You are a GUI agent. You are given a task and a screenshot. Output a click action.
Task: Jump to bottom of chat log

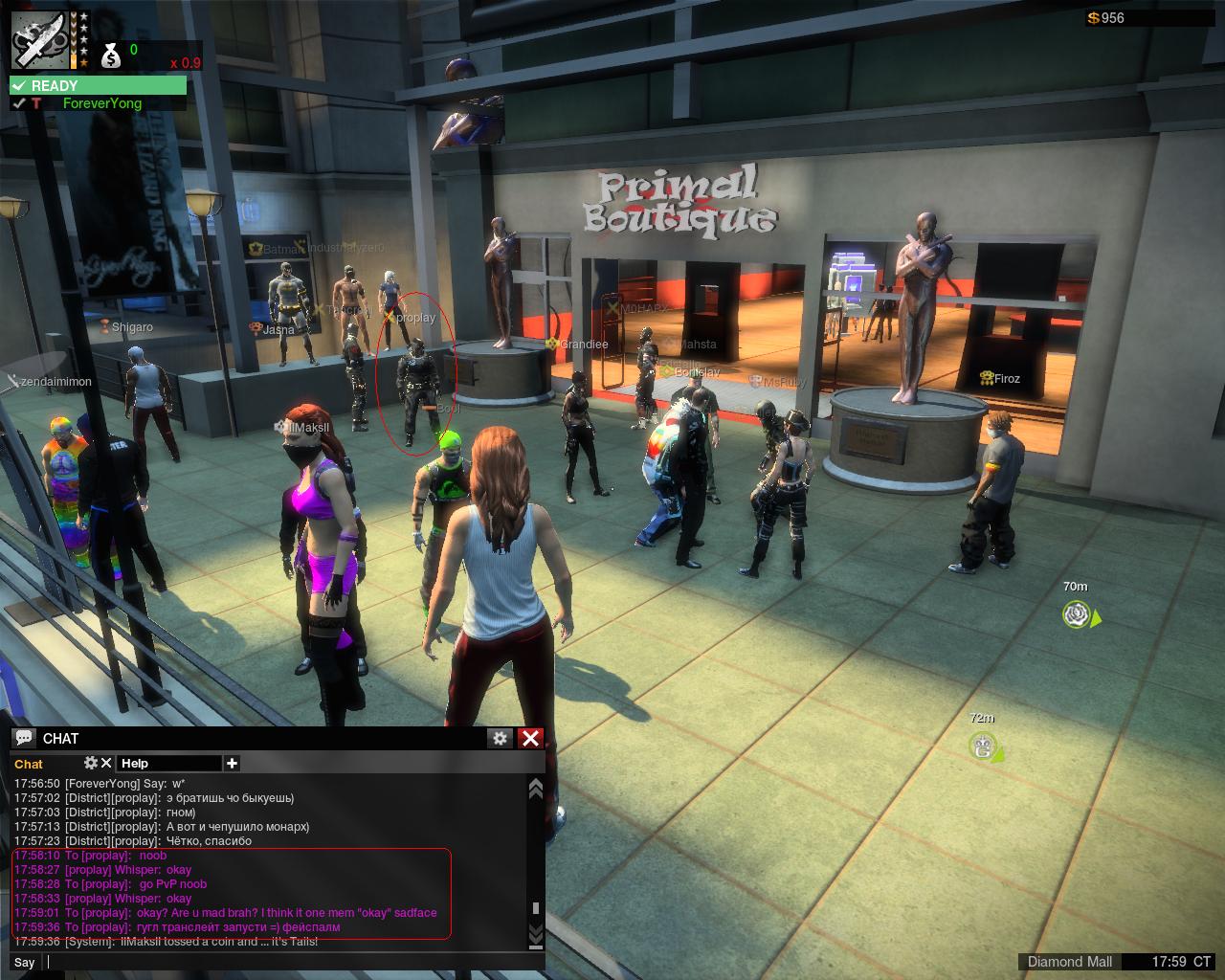(536, 933)
